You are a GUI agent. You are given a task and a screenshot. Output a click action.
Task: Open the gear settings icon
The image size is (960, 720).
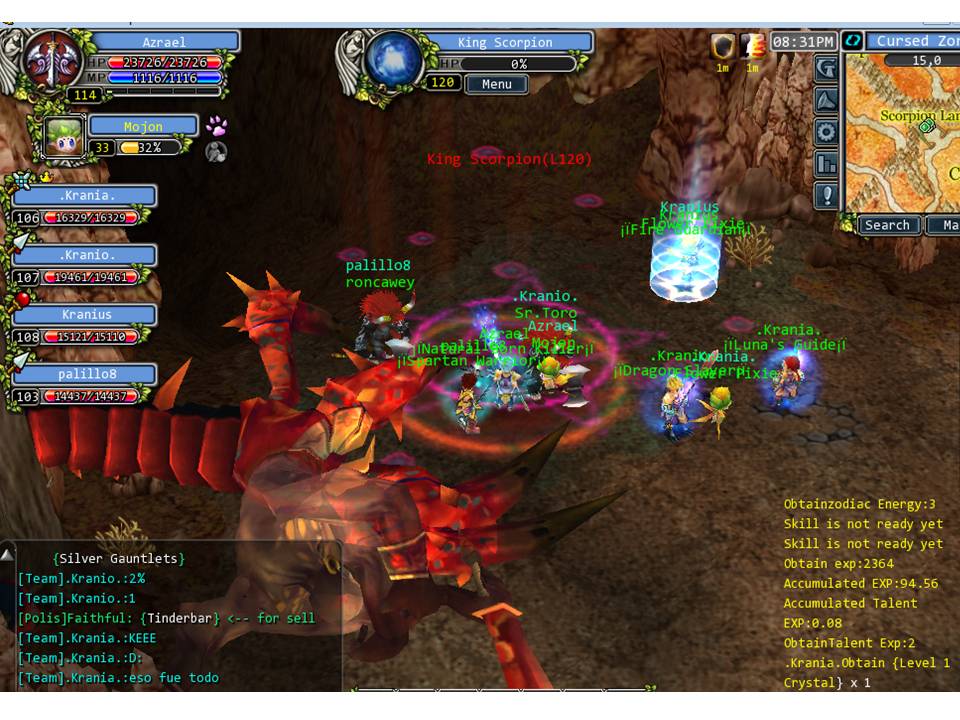pyautogui.click(x=827, y=131)
